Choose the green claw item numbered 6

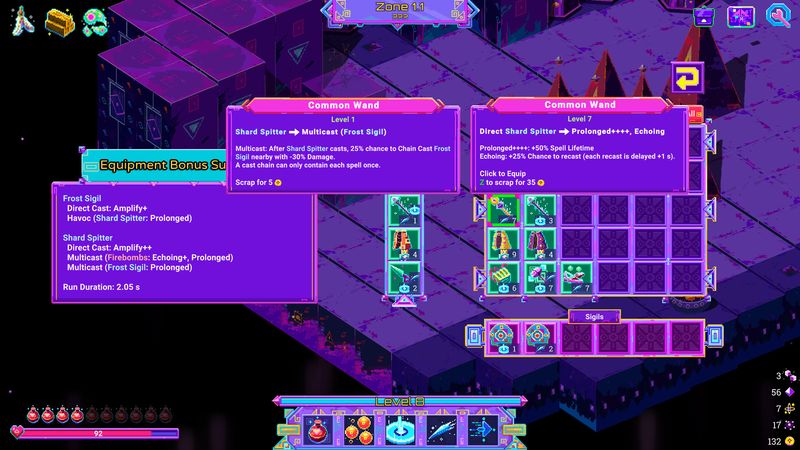tap(504, 276)
